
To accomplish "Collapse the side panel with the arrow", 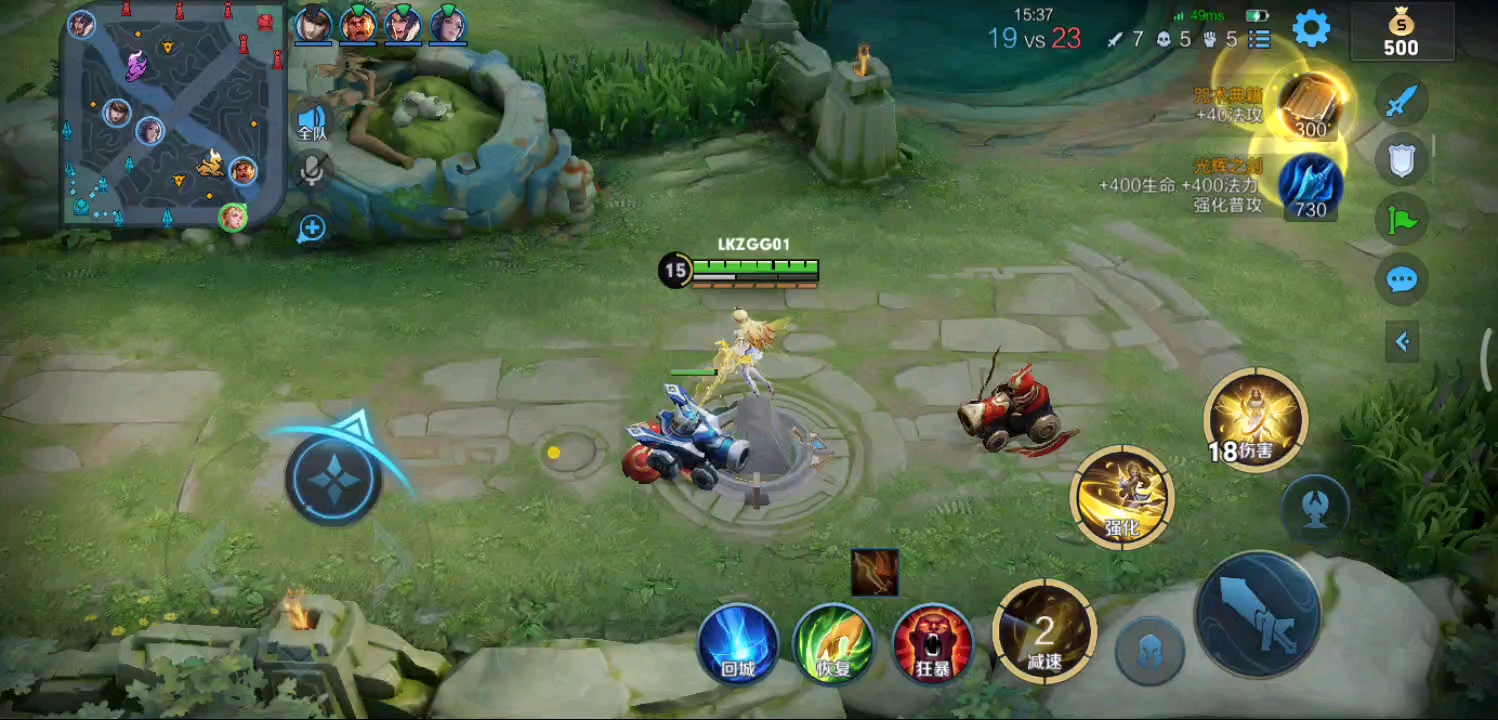I will (1402, 342).
